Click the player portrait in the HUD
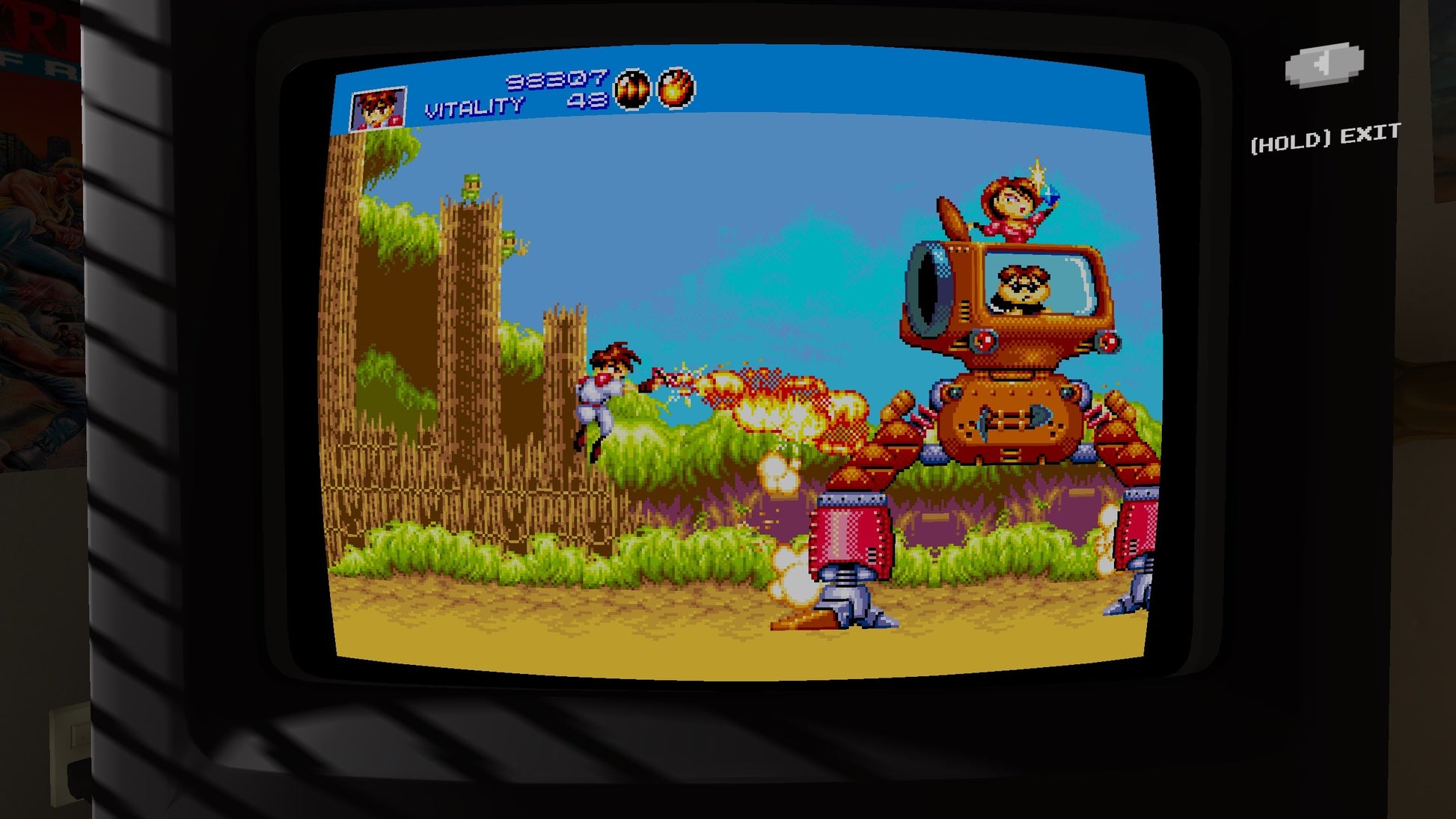This screenshot has width=1456, height=819. point(380,109)
